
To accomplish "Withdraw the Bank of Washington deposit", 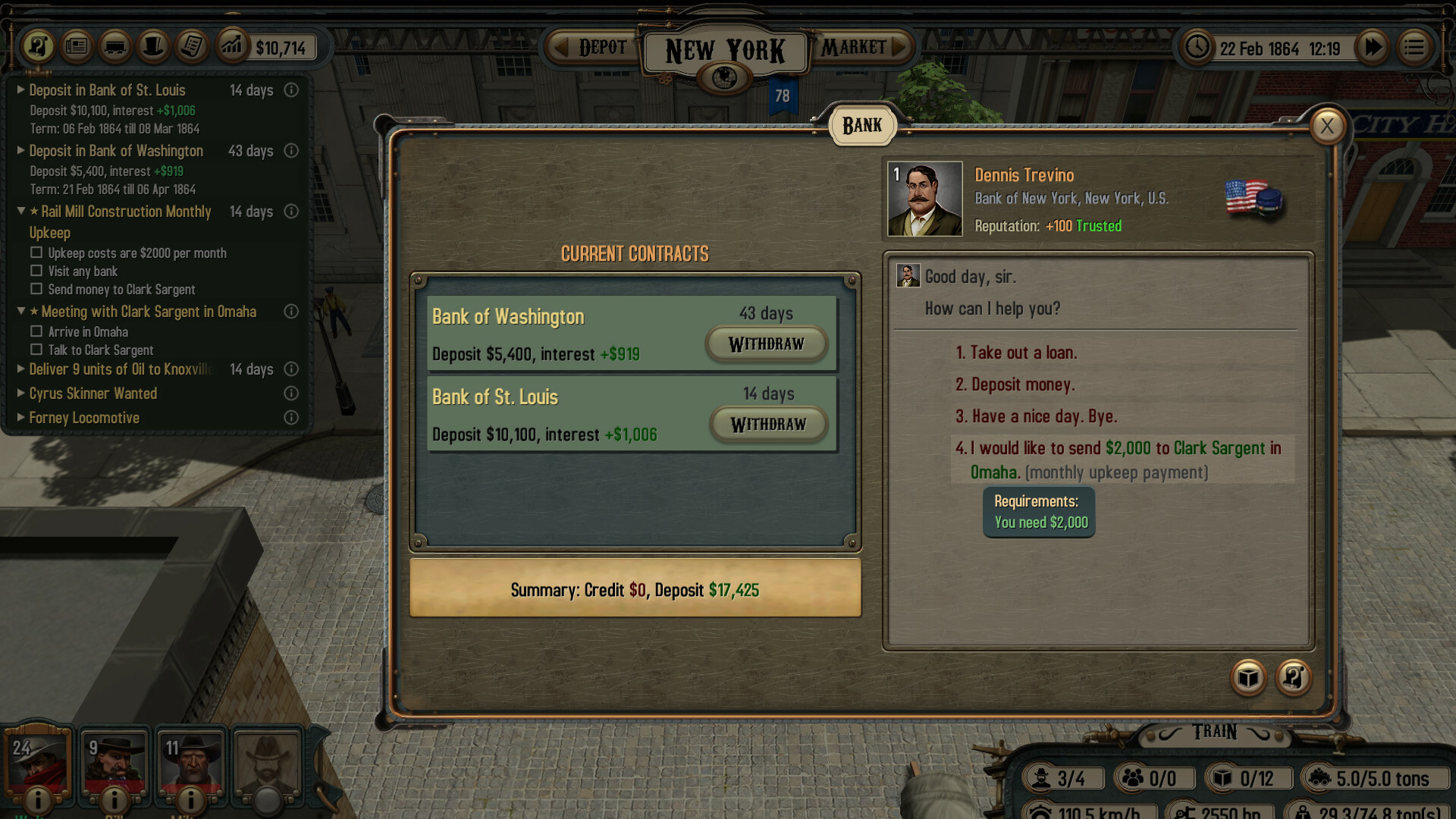I will tap(766, 344).
